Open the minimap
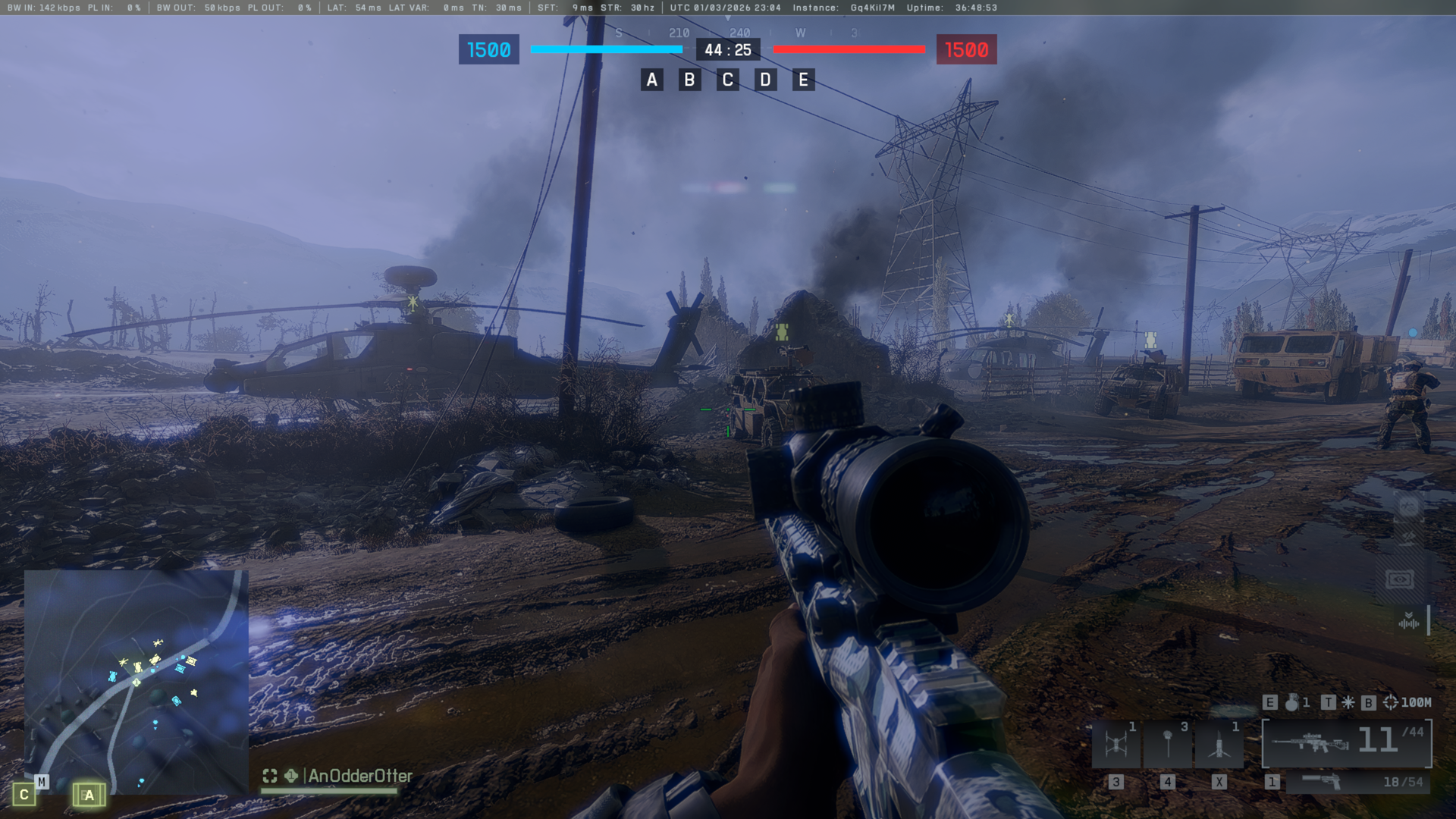Screen dimensions: 1456x819 click(136, 681)
